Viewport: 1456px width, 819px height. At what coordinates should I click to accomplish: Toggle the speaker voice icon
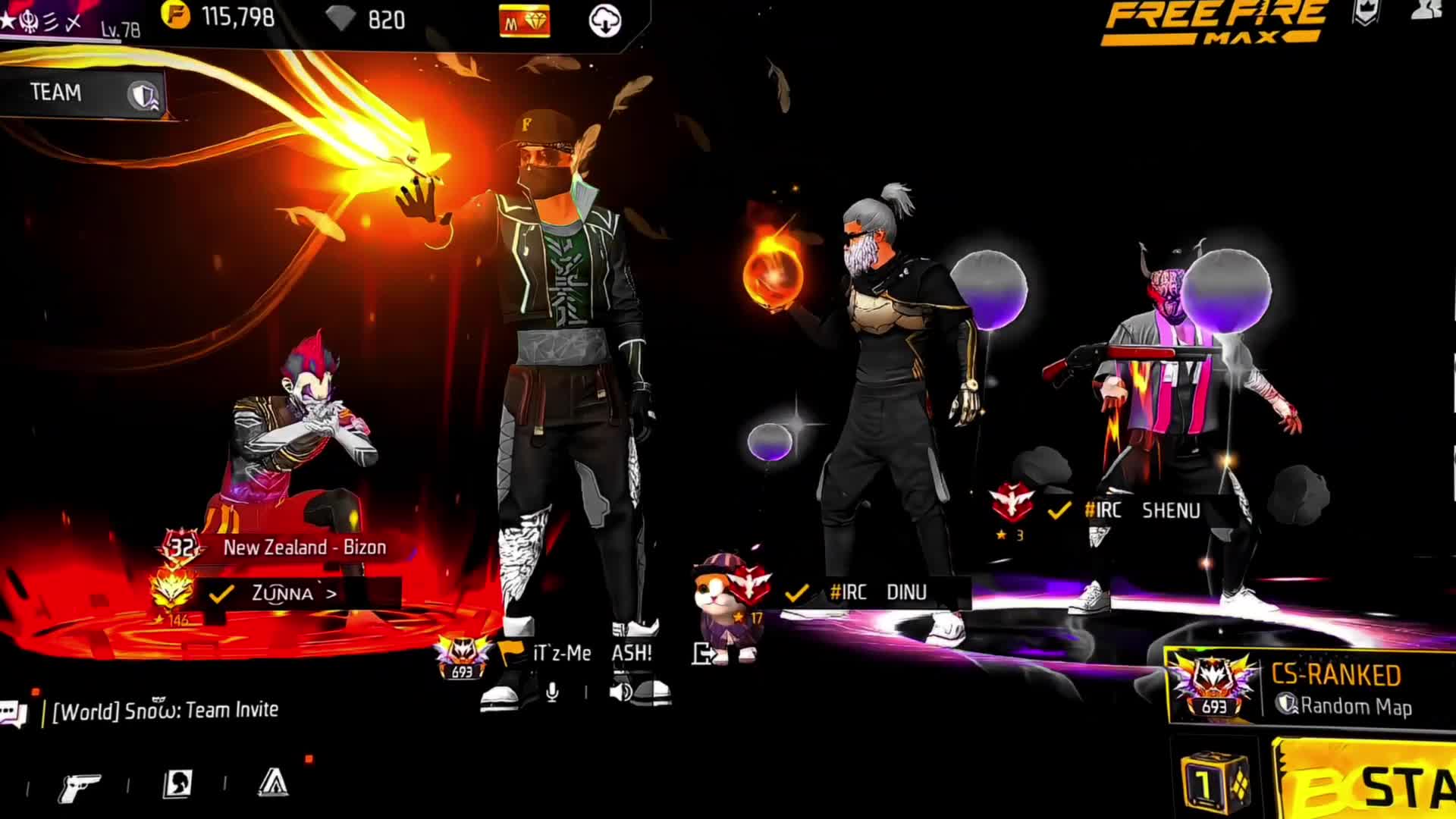tap(620, 692)
